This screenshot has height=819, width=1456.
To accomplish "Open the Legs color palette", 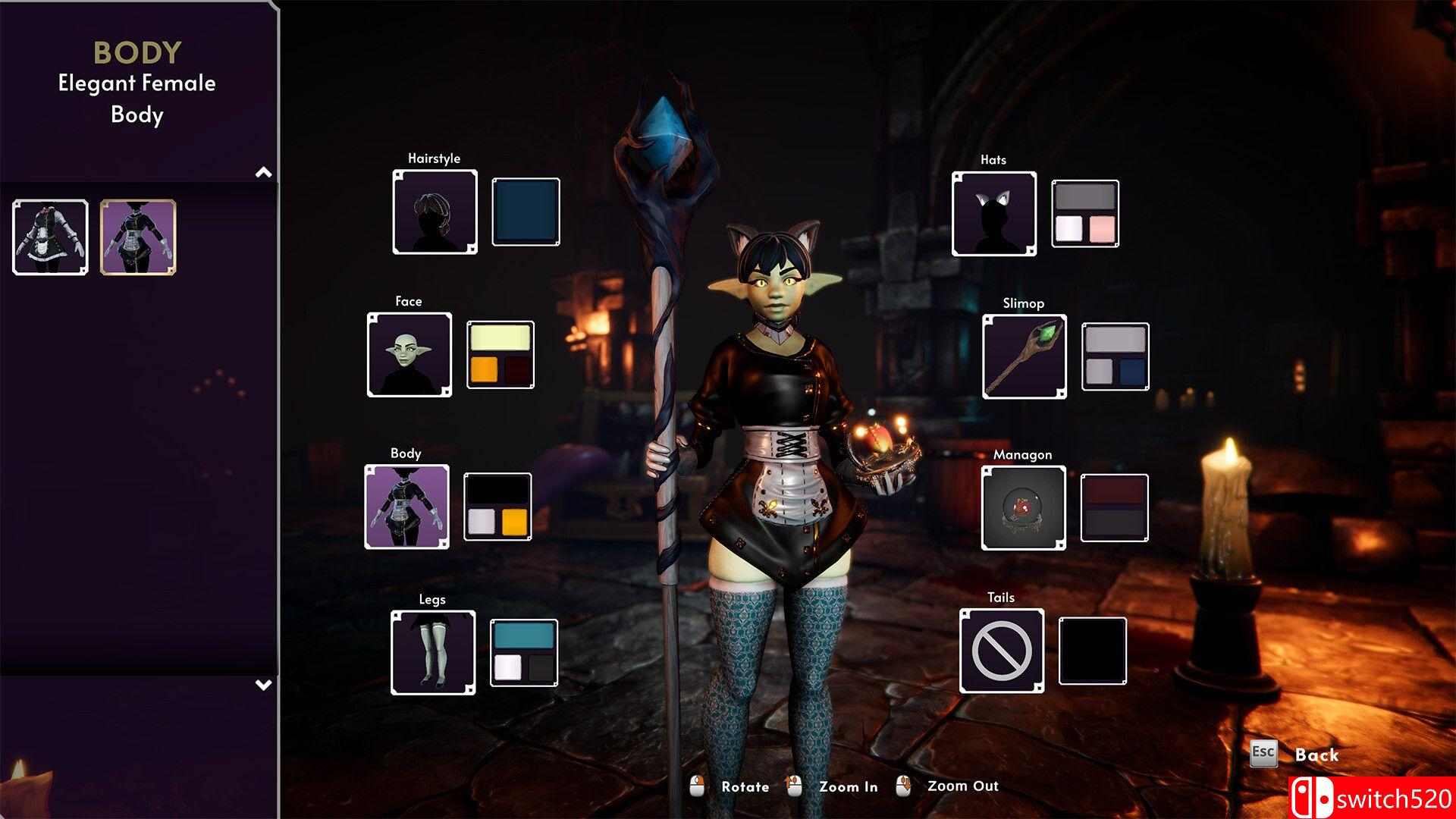I will (523, 653).
